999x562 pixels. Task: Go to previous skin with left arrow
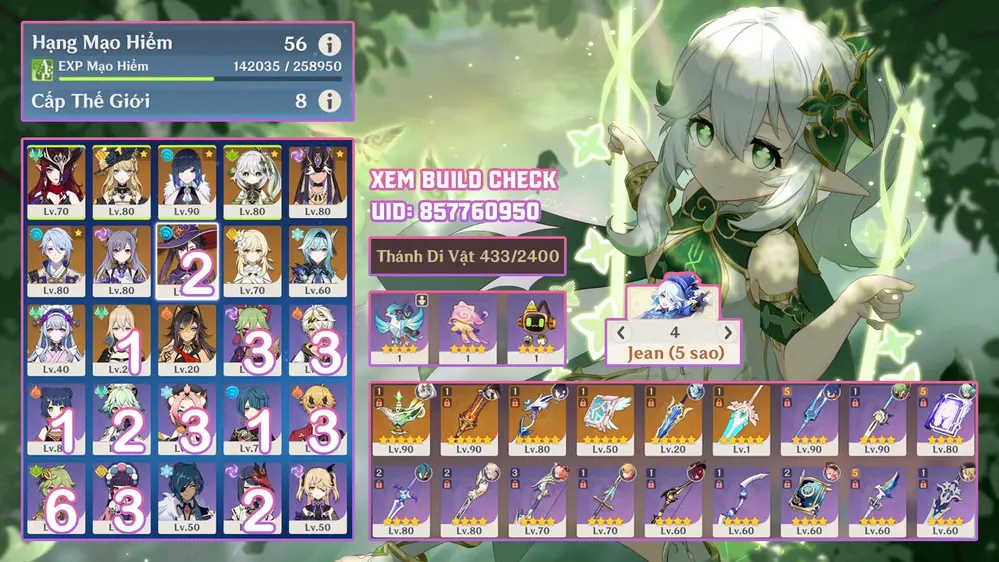click(x=621, y=333)
